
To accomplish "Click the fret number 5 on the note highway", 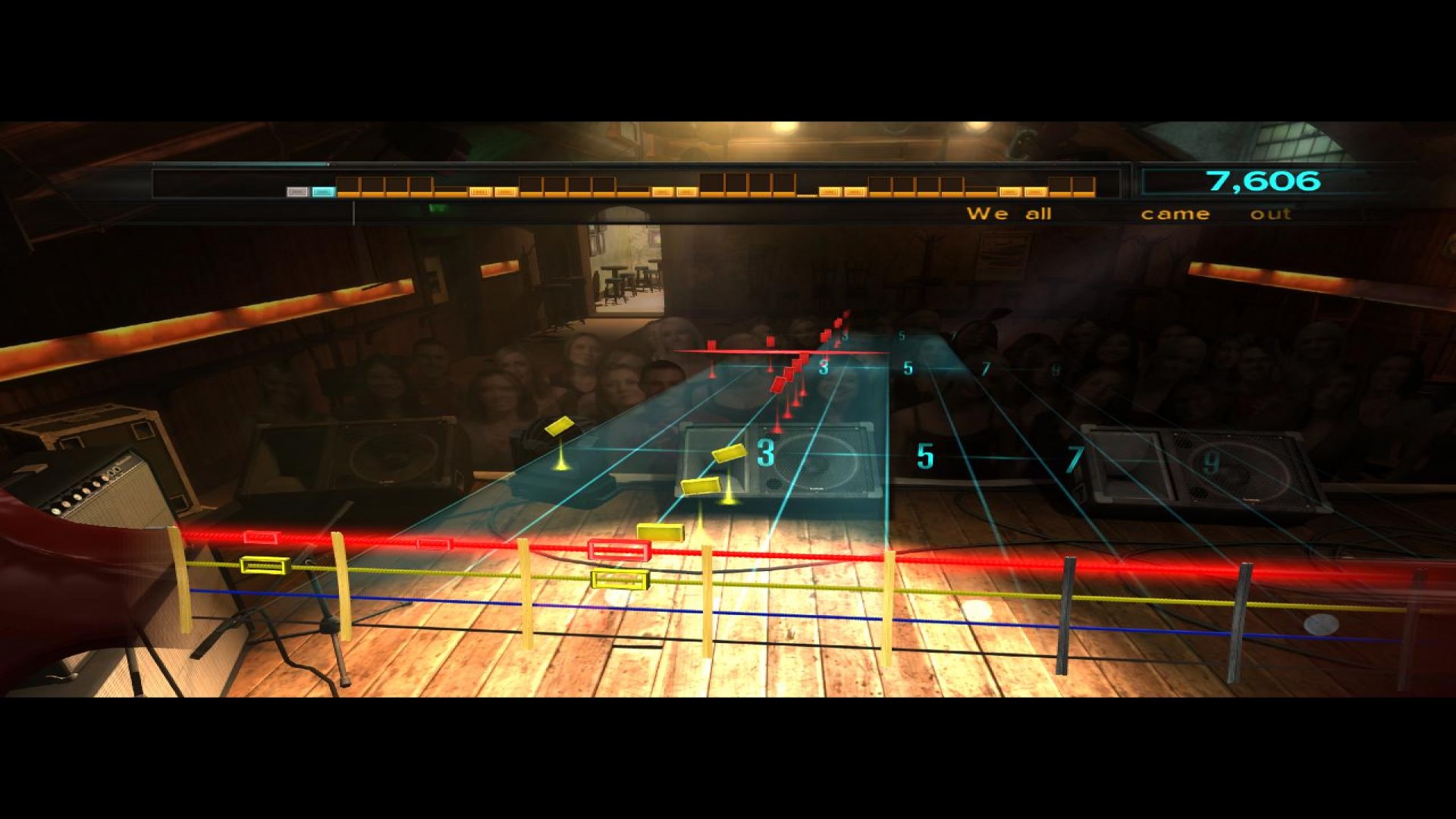I will tap(924, 457).
